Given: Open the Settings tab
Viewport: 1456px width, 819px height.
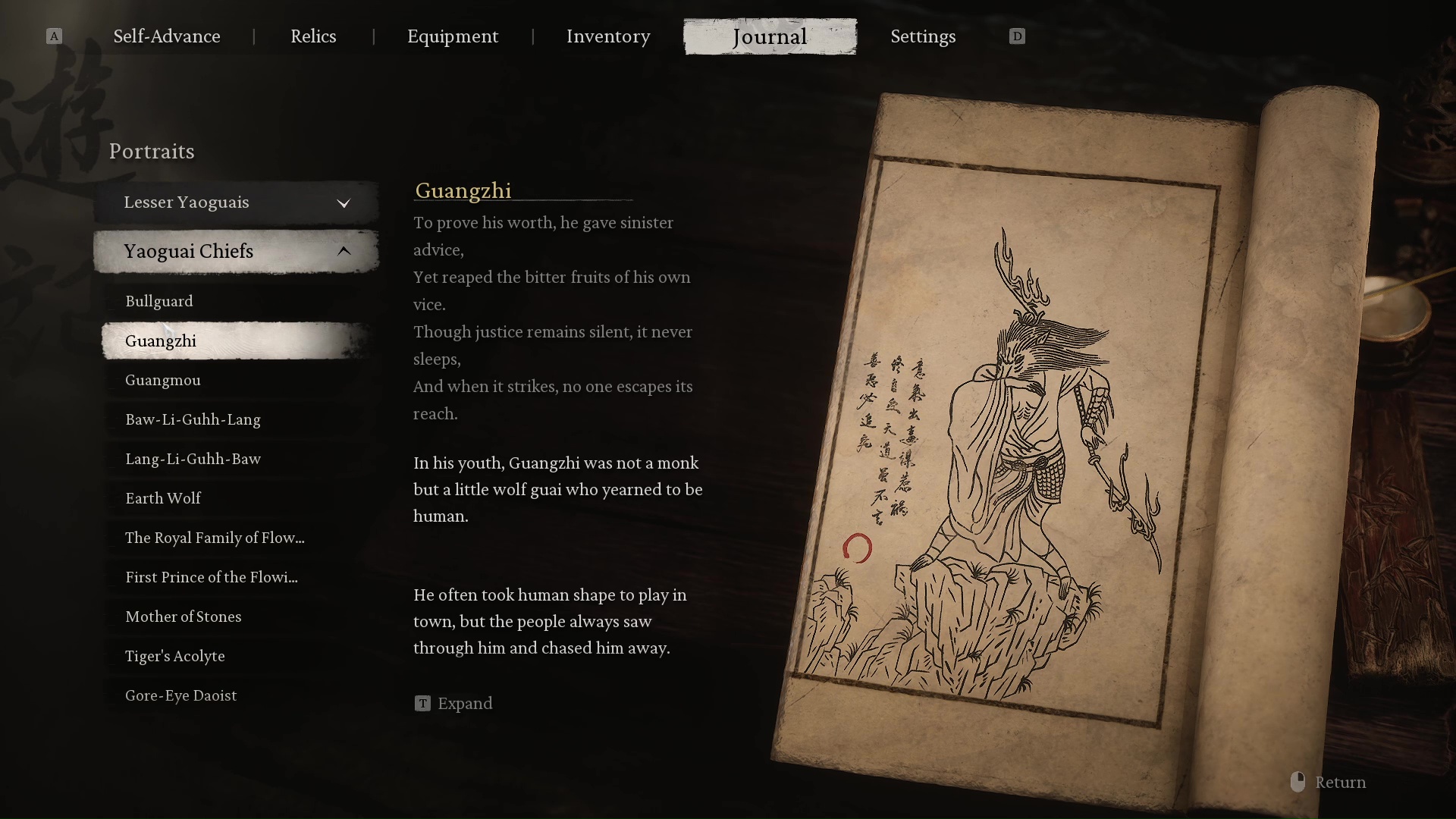Looking at the screenshot, I should [x=923, y=36].
